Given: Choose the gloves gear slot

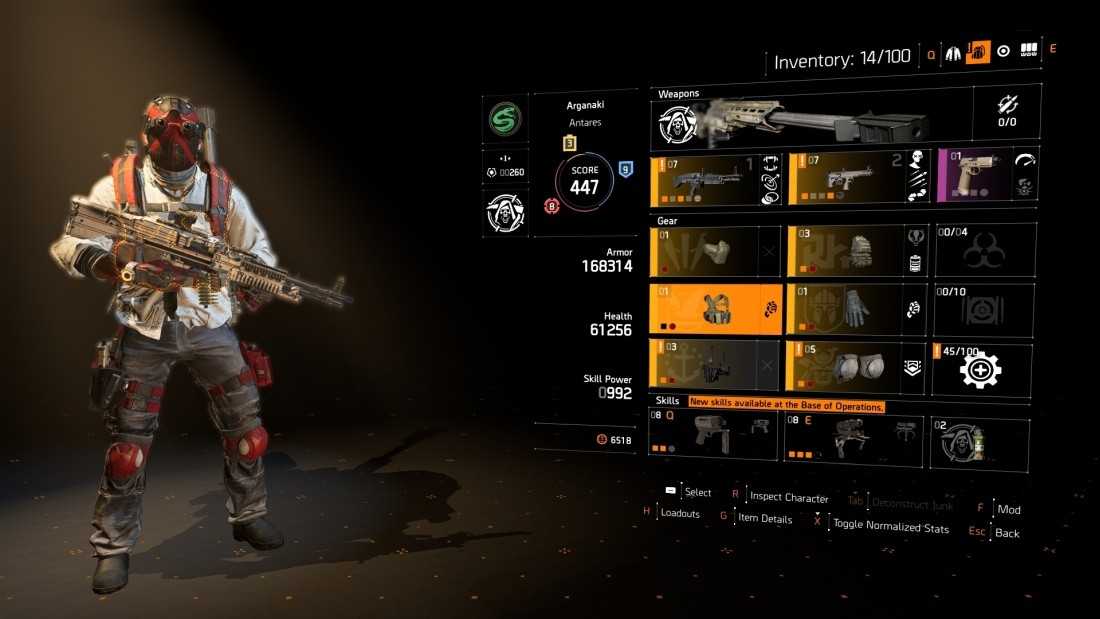Looking at the screenshot, I should click(x=857, y=308).
